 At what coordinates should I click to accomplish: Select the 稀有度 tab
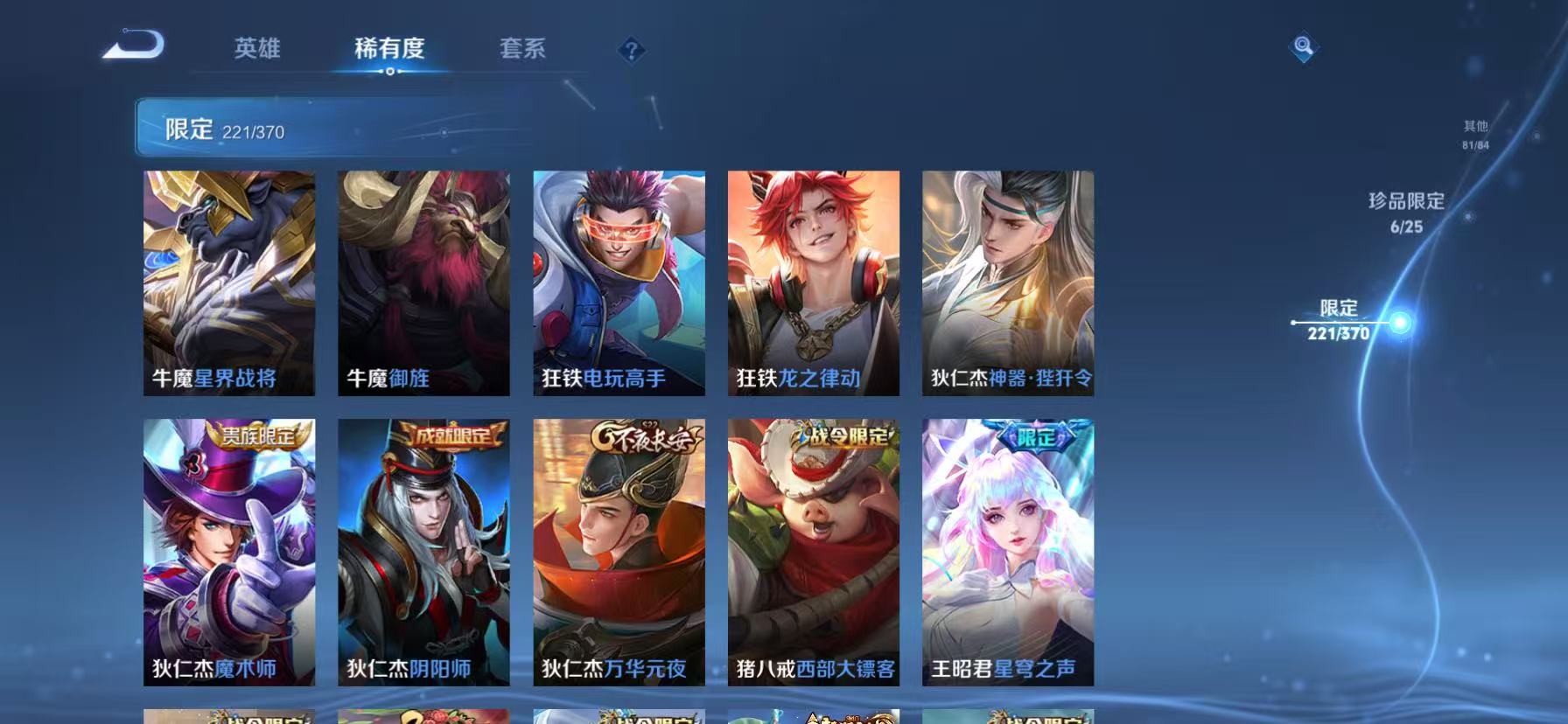(x=390, y=50)
